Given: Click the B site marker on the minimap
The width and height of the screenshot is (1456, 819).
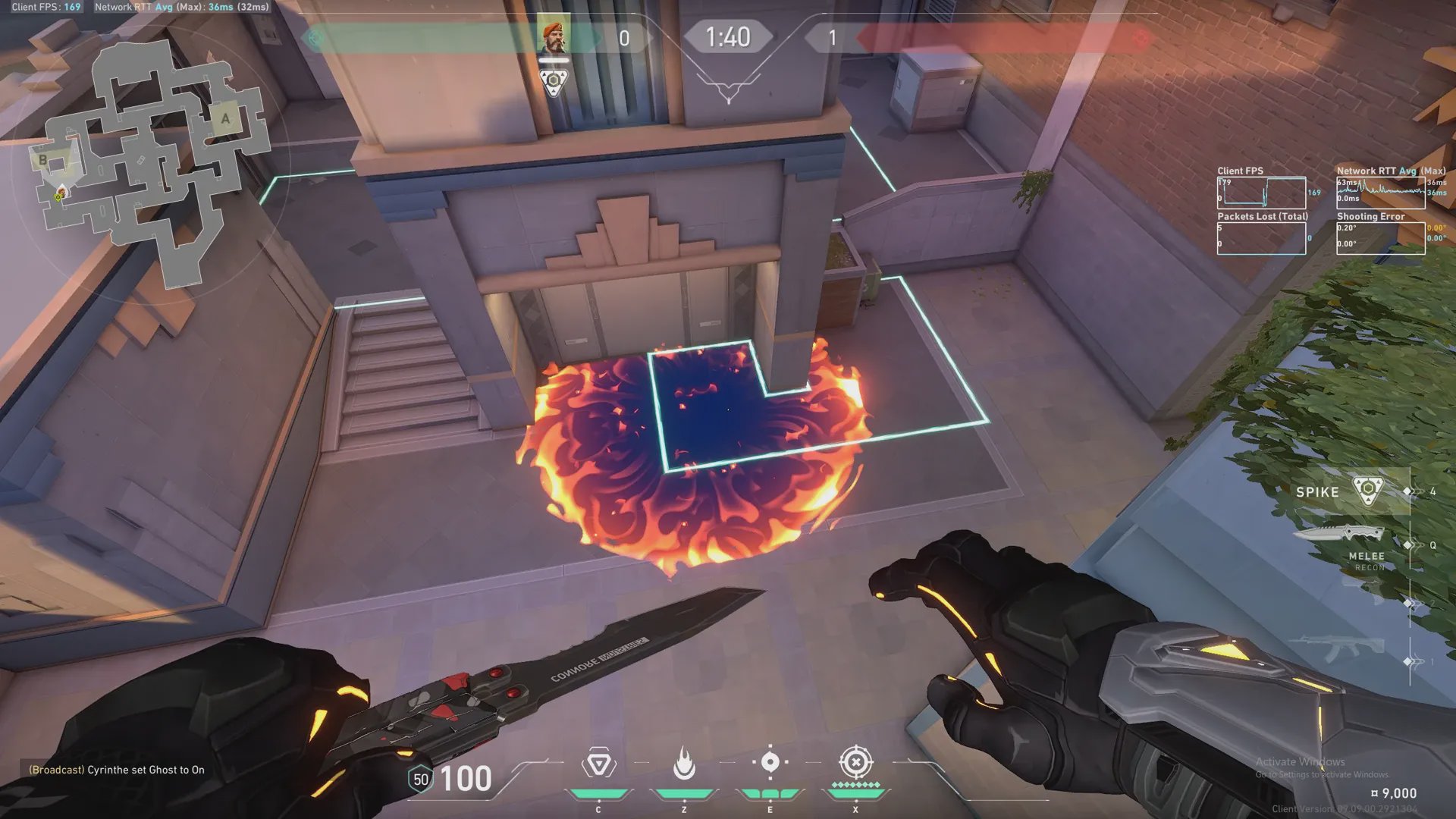Looking at the screenshot, I should [x=43, y=160].
